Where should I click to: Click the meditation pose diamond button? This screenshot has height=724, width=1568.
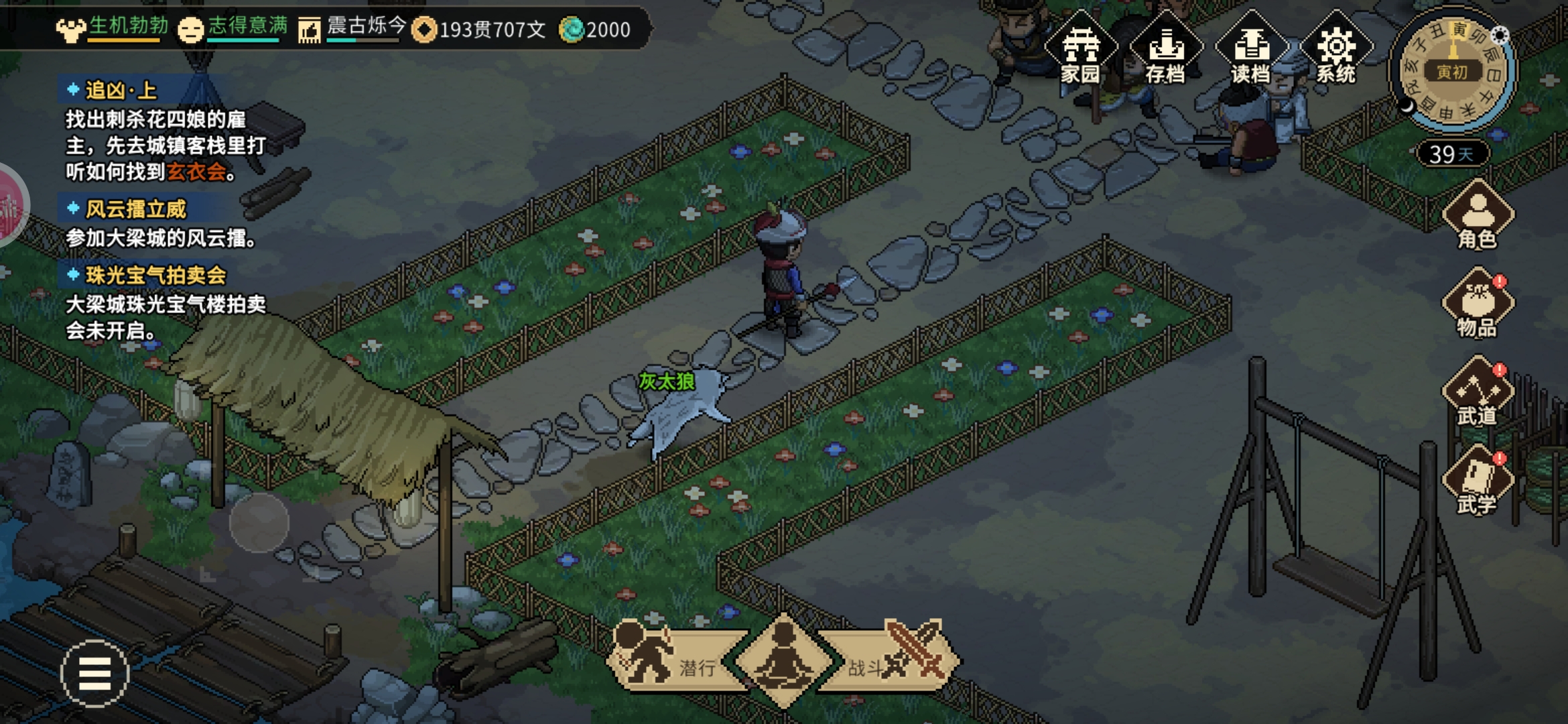[x=783, y=660]
